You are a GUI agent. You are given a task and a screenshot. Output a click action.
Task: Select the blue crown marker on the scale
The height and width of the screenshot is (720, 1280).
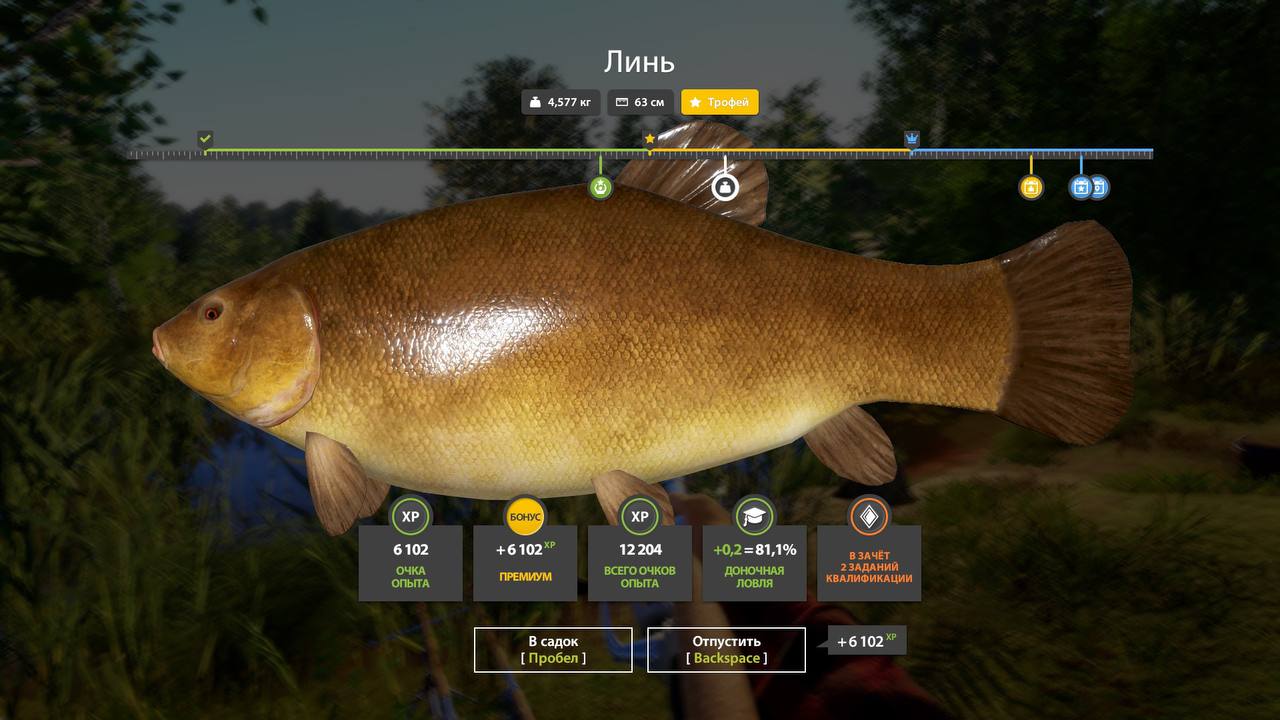tap(912, 138)
